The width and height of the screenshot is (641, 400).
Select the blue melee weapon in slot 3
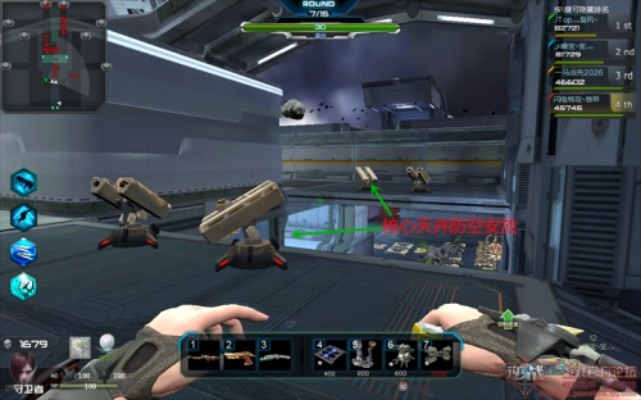click(274, 355)
